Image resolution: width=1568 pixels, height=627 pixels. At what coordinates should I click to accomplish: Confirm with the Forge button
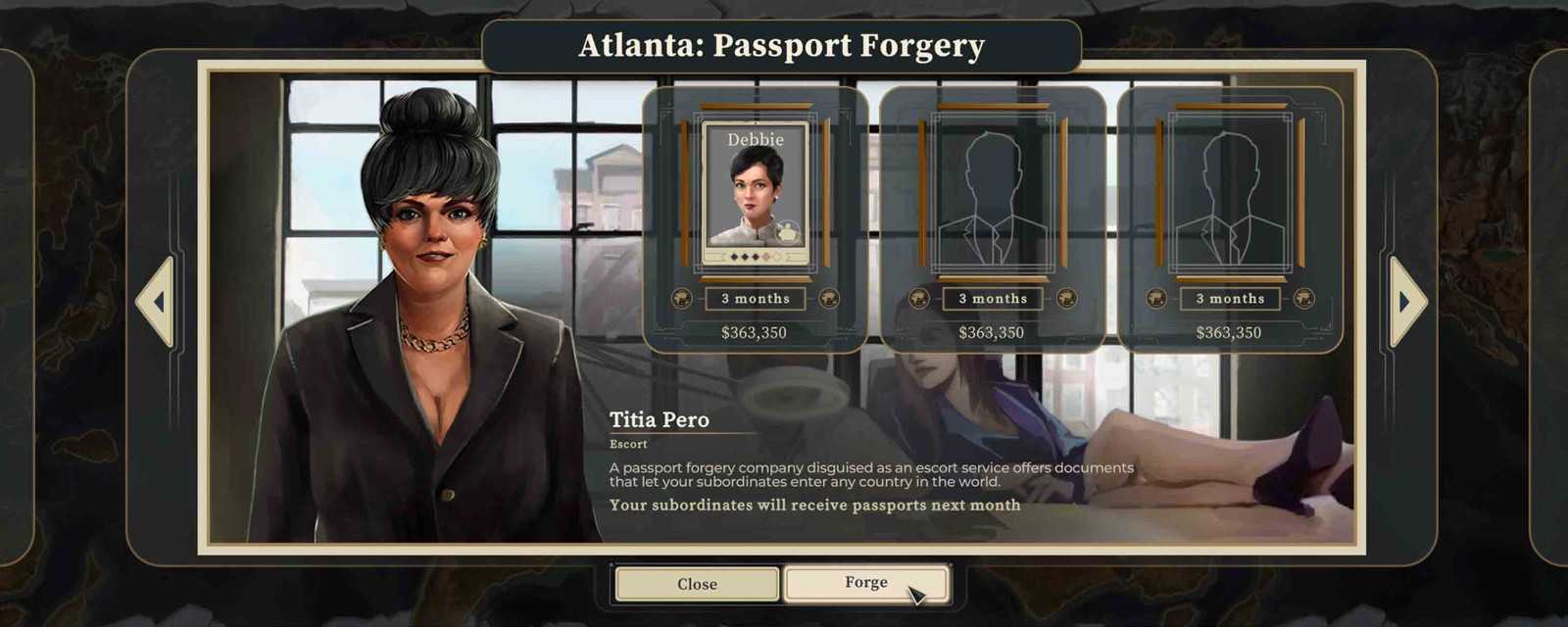click(866, 583)
